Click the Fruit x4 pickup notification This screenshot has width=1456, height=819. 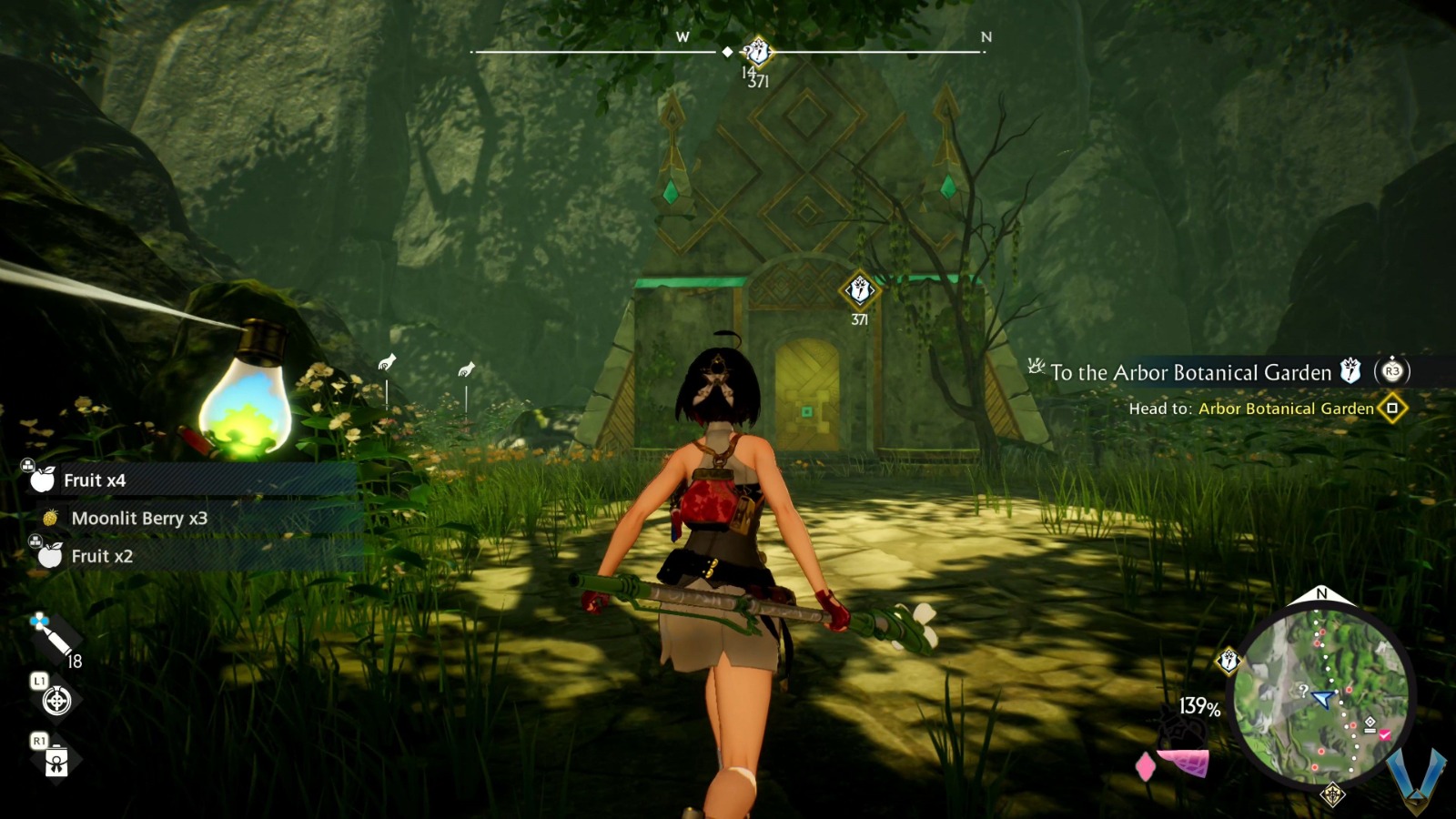(96, 478)
